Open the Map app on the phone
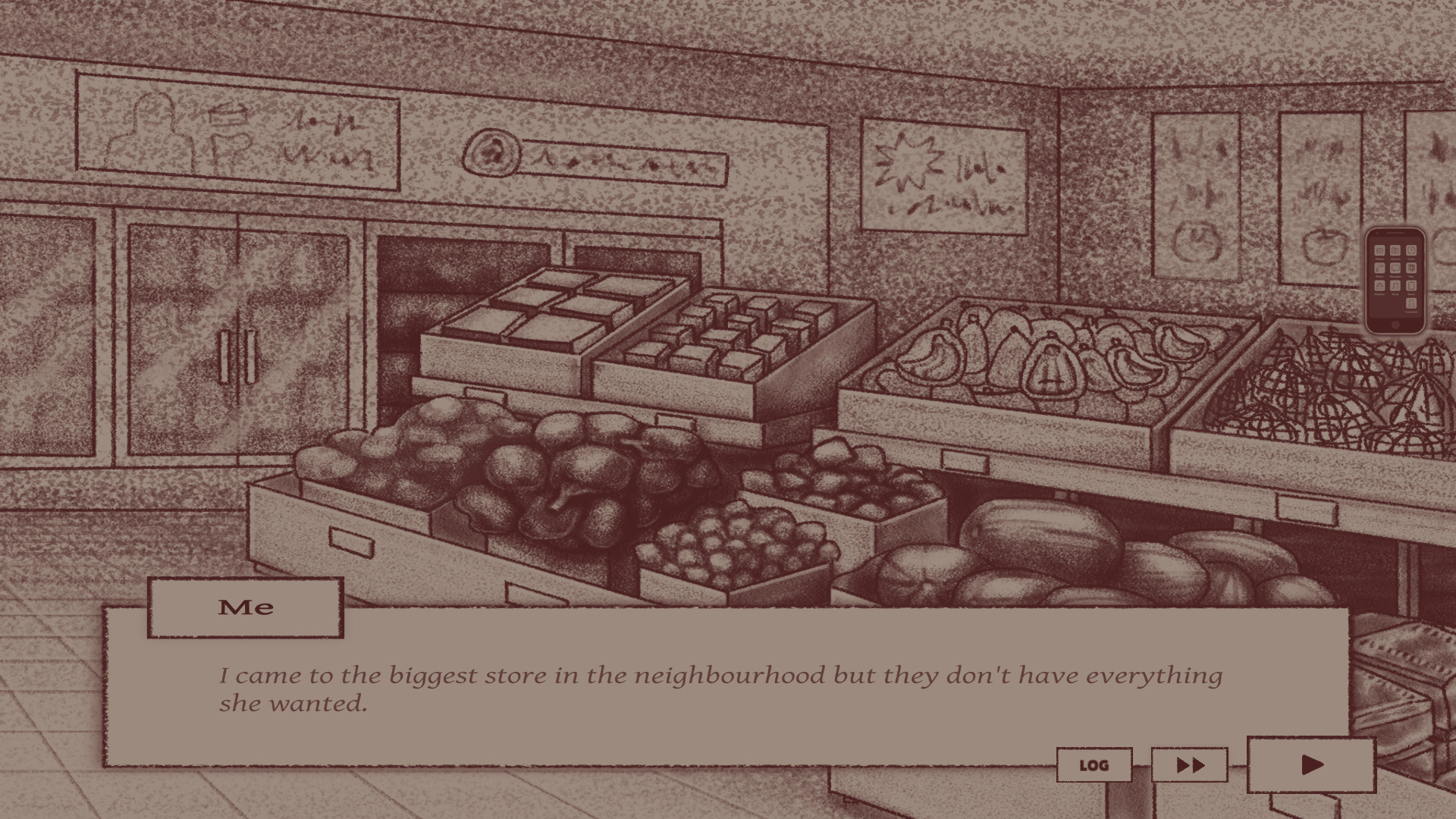The image size is (1456, 819). tap(1411, 268)
